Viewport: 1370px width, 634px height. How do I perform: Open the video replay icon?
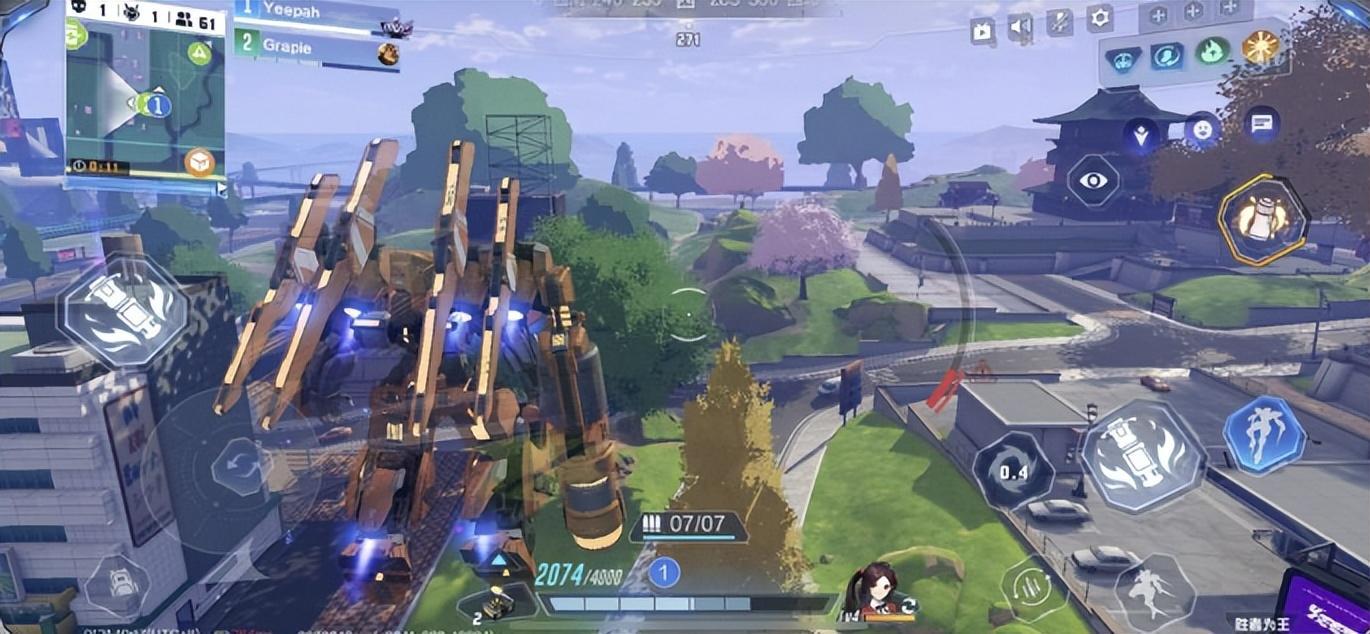point(982,32)
